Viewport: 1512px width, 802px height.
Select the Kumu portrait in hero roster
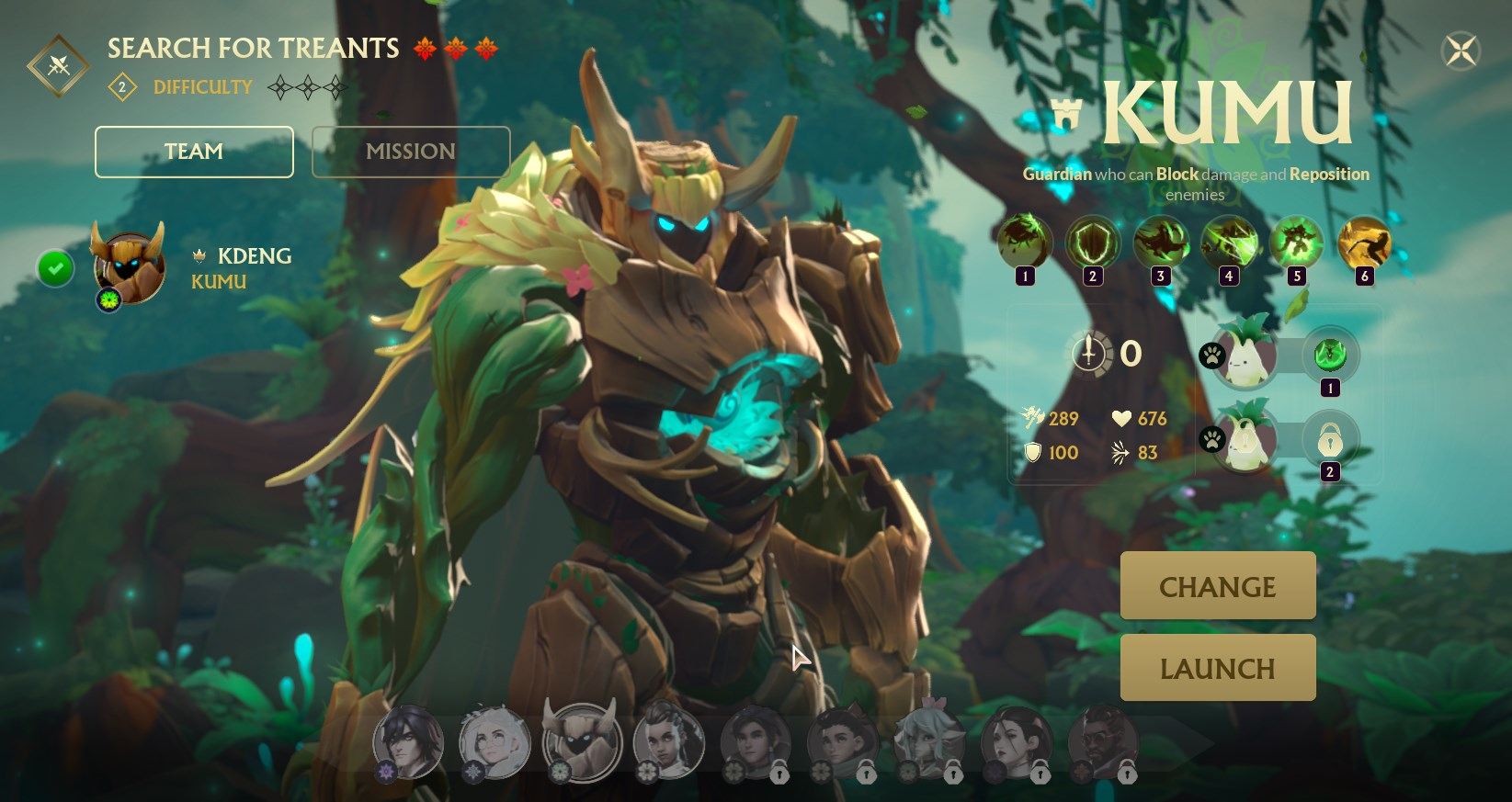click(582, 741)
